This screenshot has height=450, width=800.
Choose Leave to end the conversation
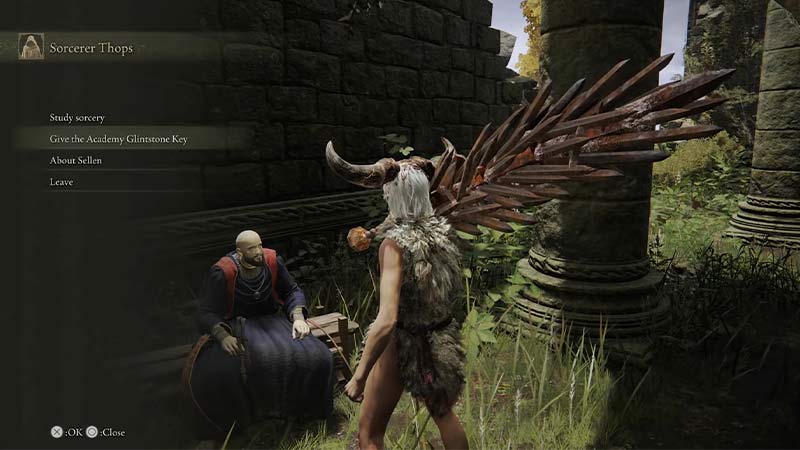click(x=61, y=182)
